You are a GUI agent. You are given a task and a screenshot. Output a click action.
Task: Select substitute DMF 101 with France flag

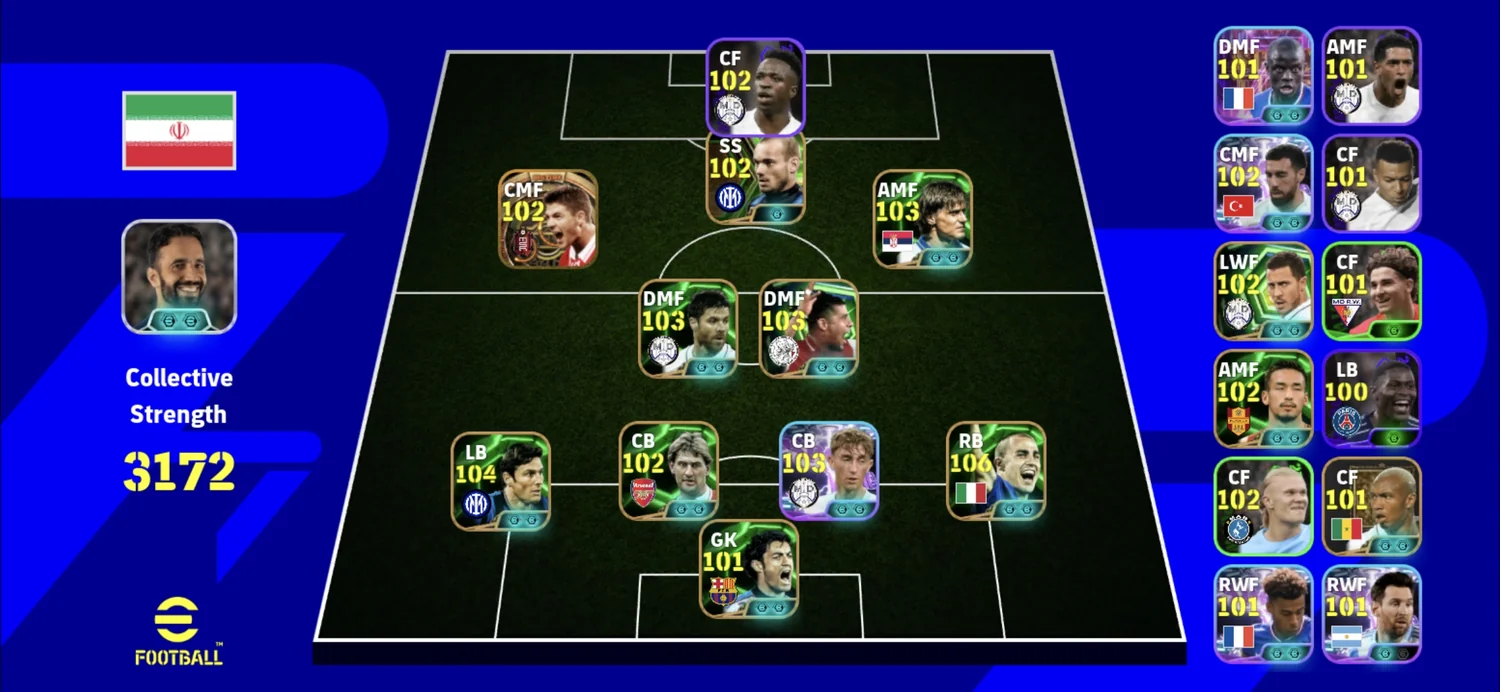(1263, 76)
